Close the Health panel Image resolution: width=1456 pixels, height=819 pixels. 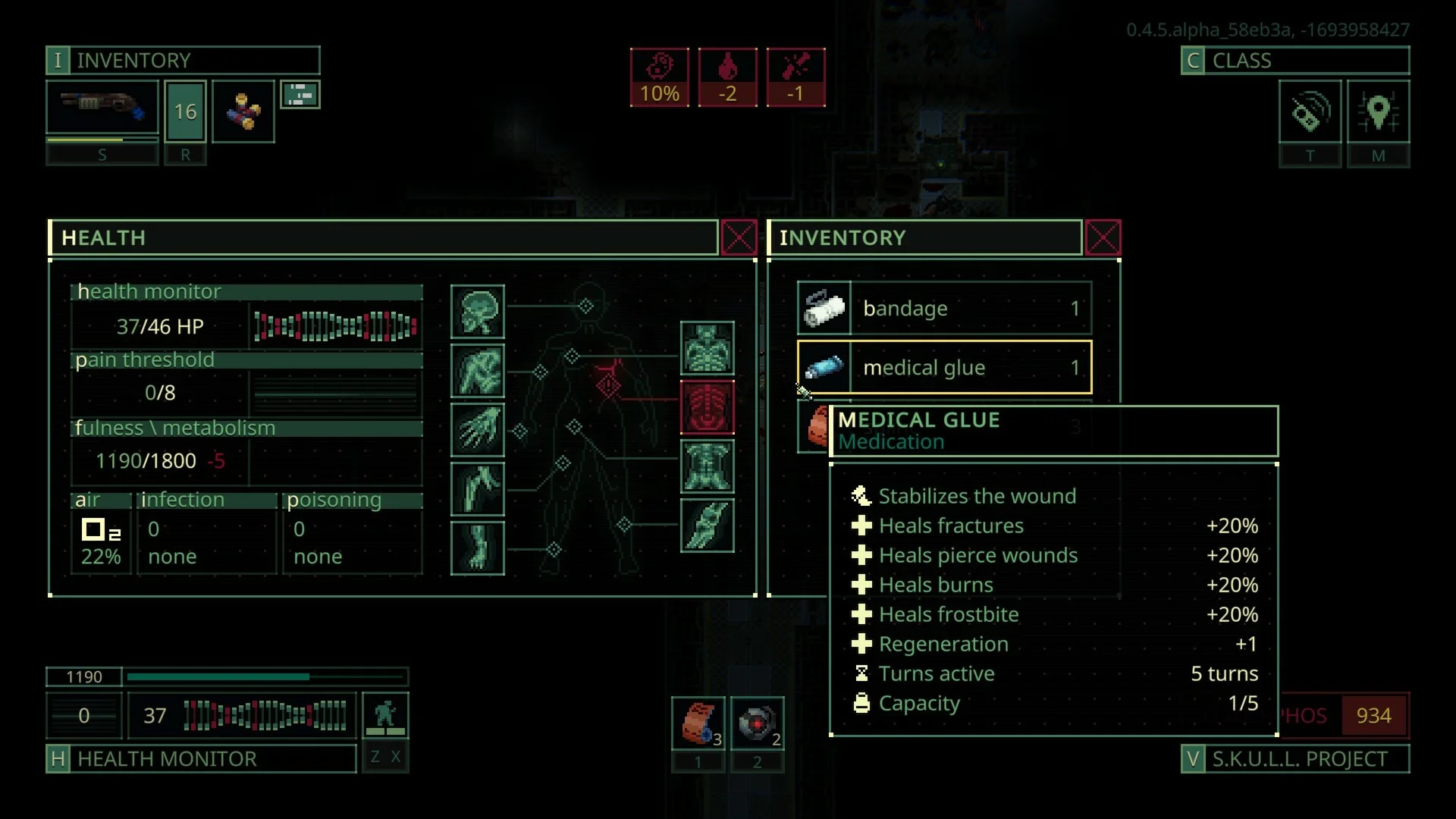point(739,238)
